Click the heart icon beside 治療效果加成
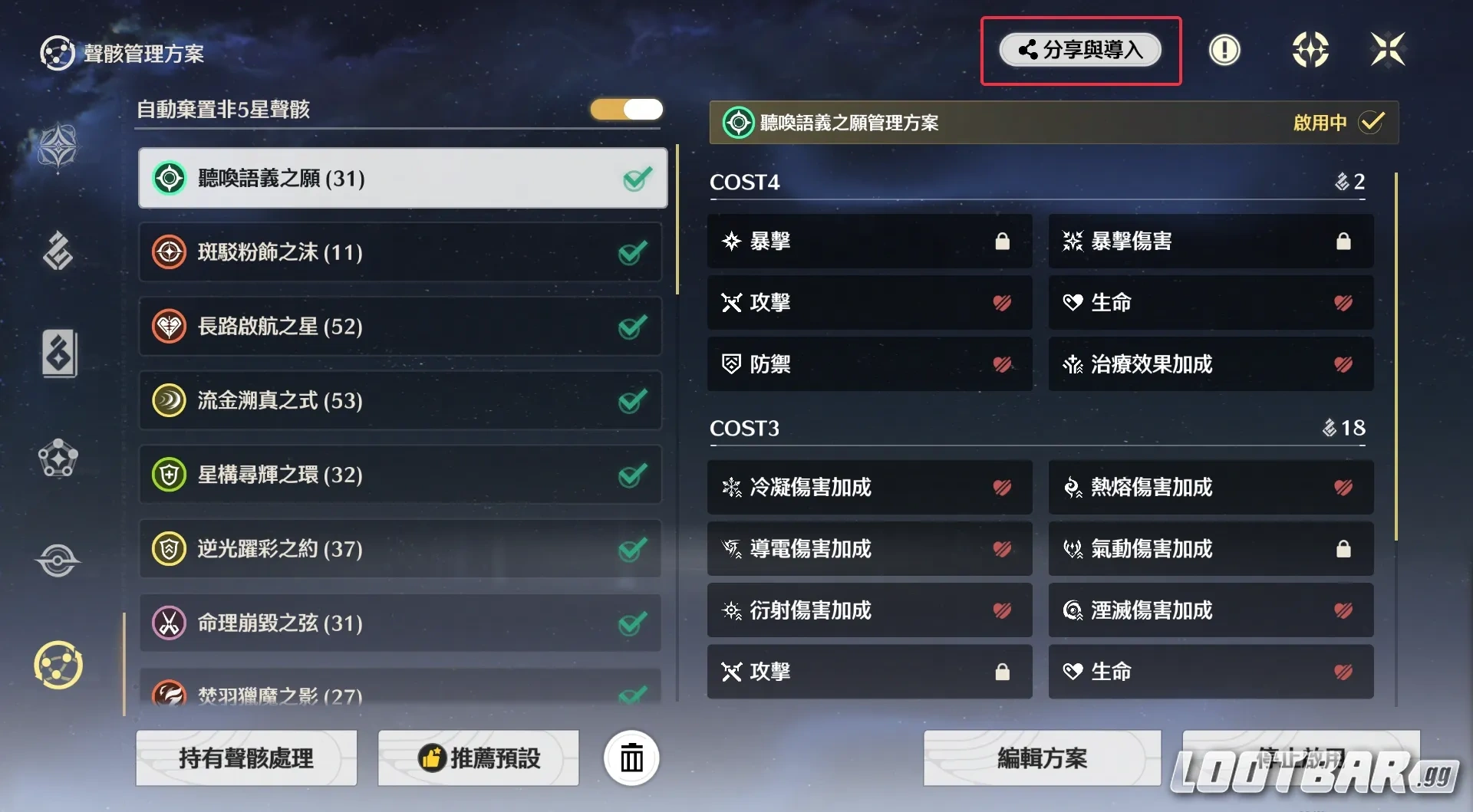 coord(1343,364)
